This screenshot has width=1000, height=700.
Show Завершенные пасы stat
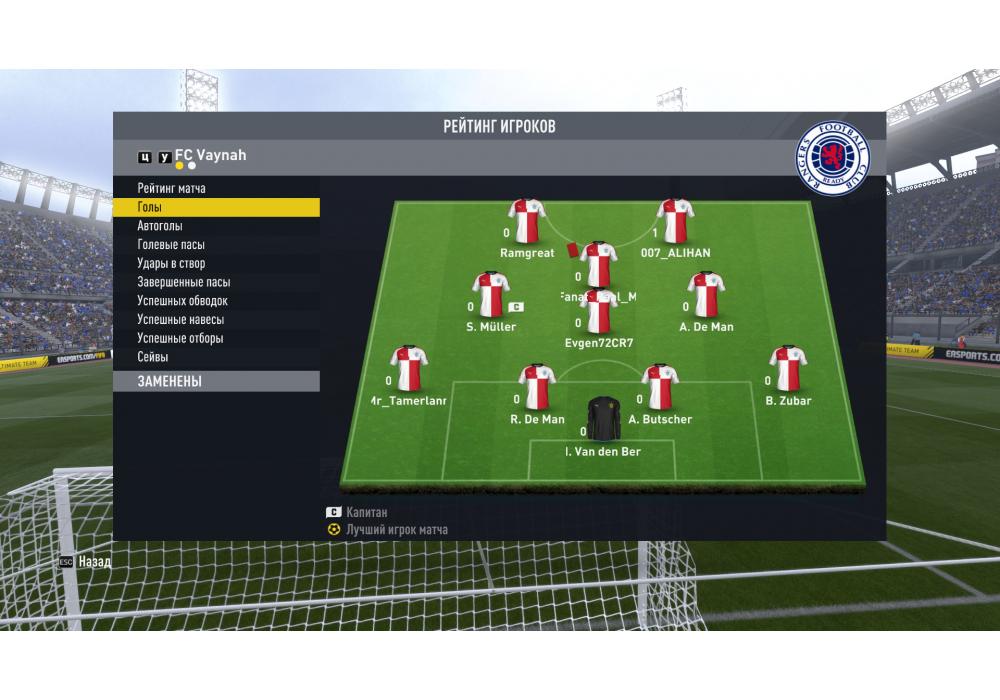183,282
